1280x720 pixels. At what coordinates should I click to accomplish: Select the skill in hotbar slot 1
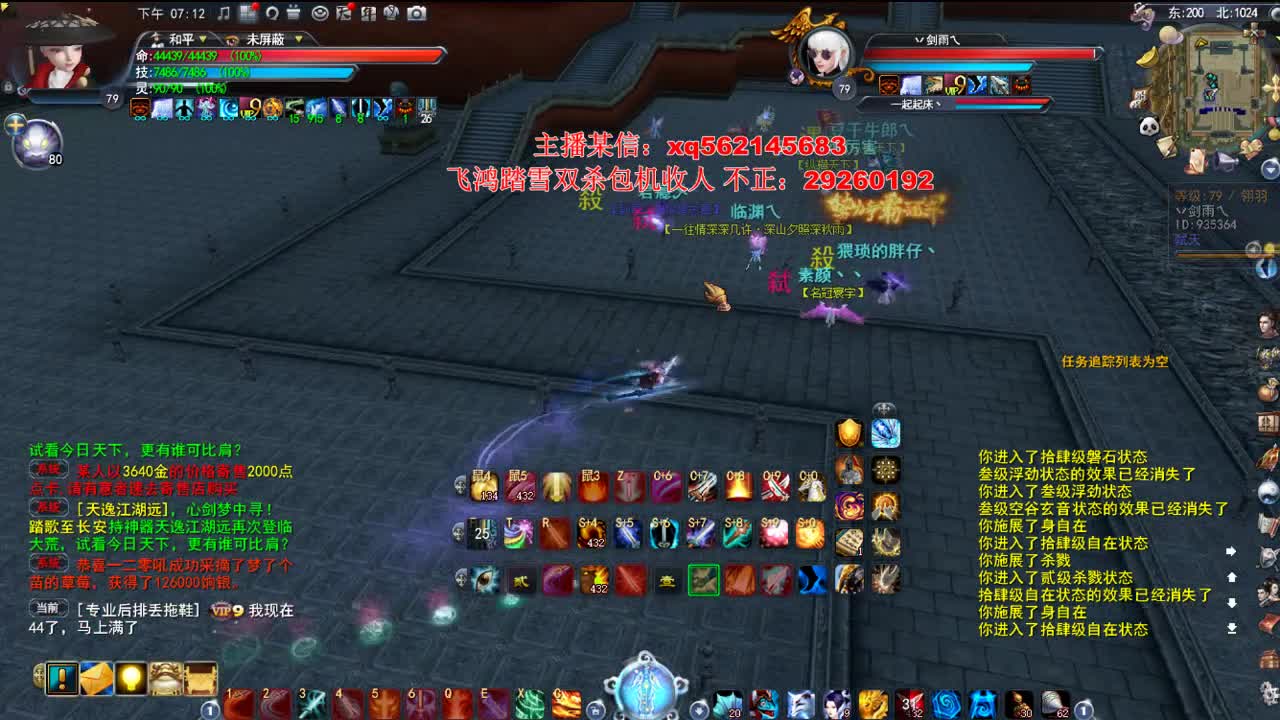(238, 703)
